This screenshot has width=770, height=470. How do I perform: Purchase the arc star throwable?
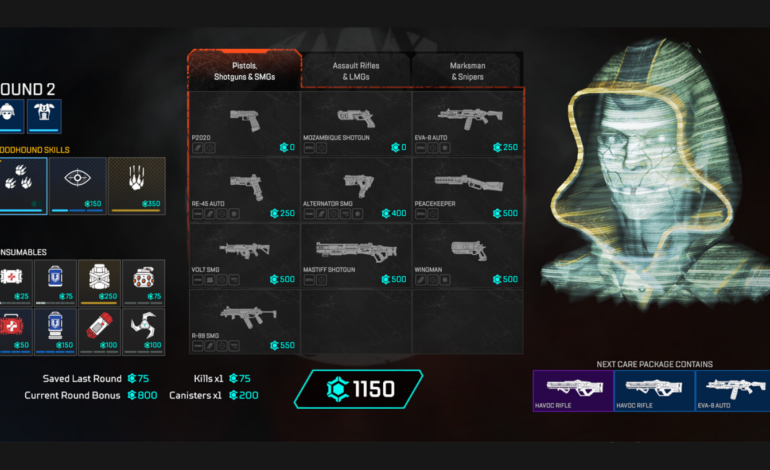[x=144, y=330]
